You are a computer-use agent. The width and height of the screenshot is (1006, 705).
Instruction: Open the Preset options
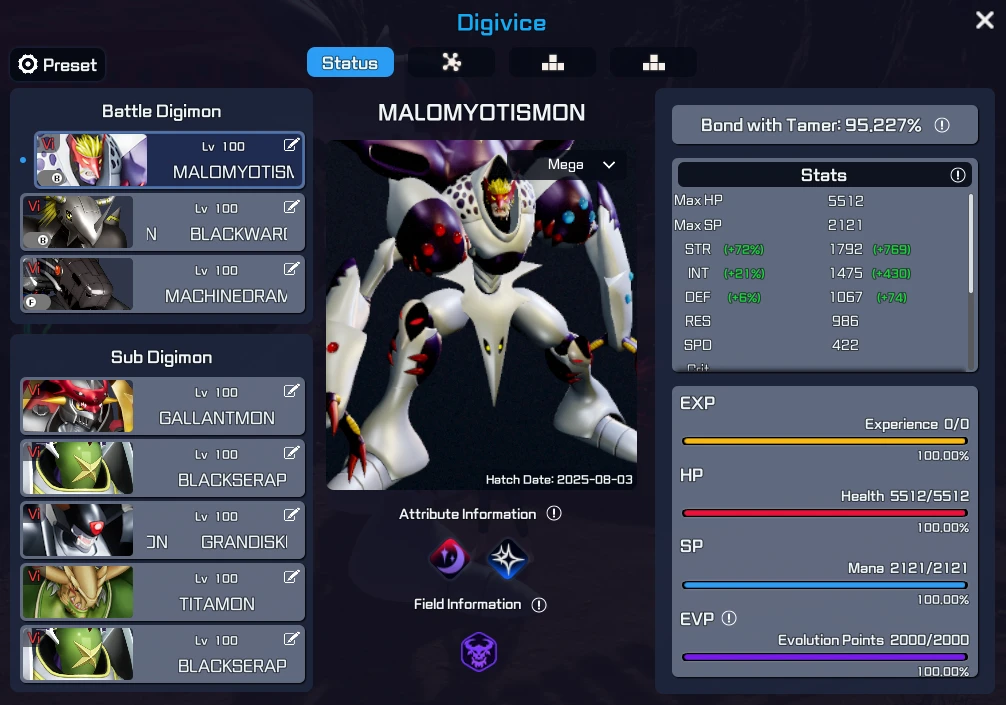coord(58,65)
